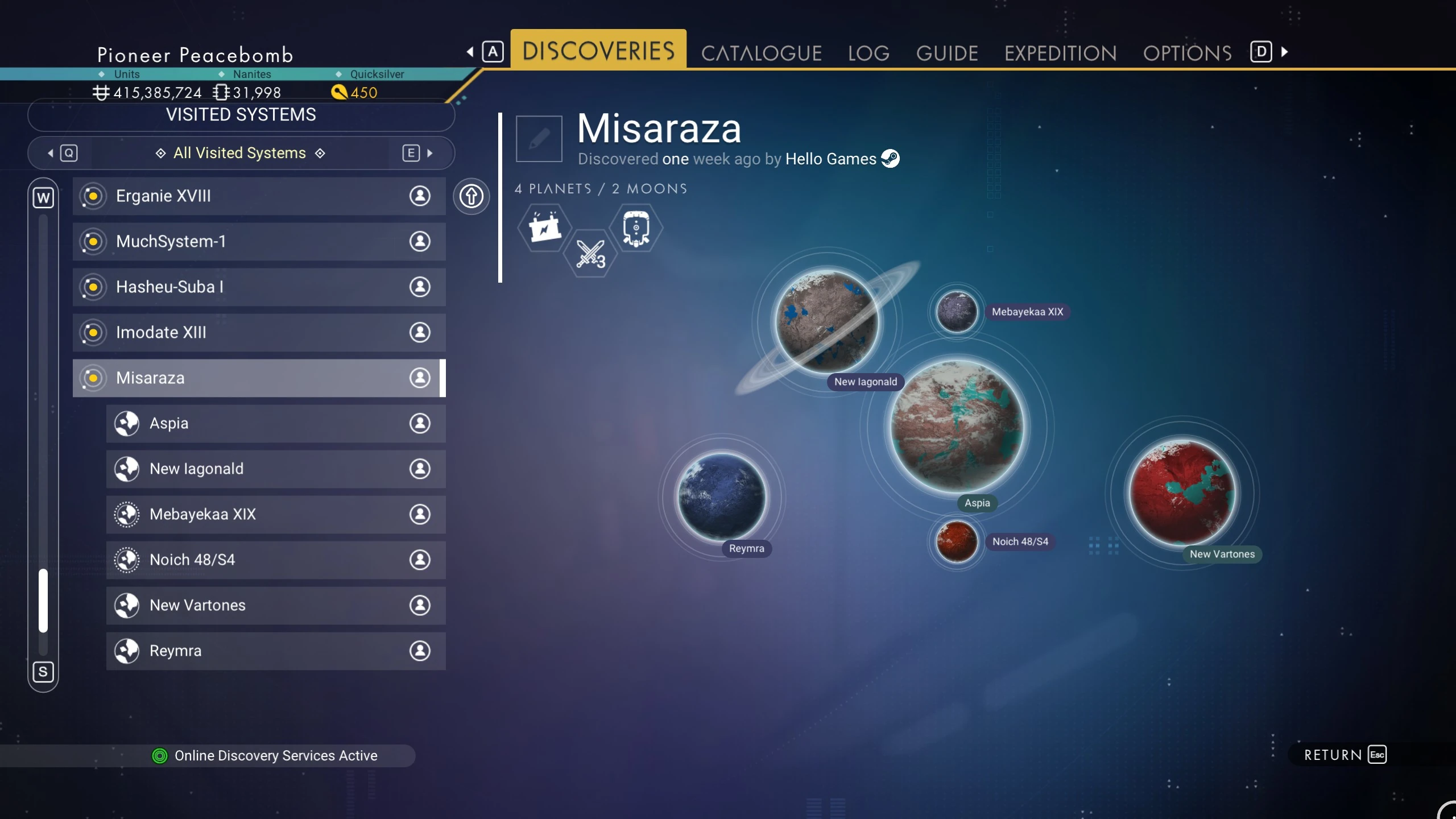
Task: Pick the Imodate XIII system entry
Action: click(259, 333)
